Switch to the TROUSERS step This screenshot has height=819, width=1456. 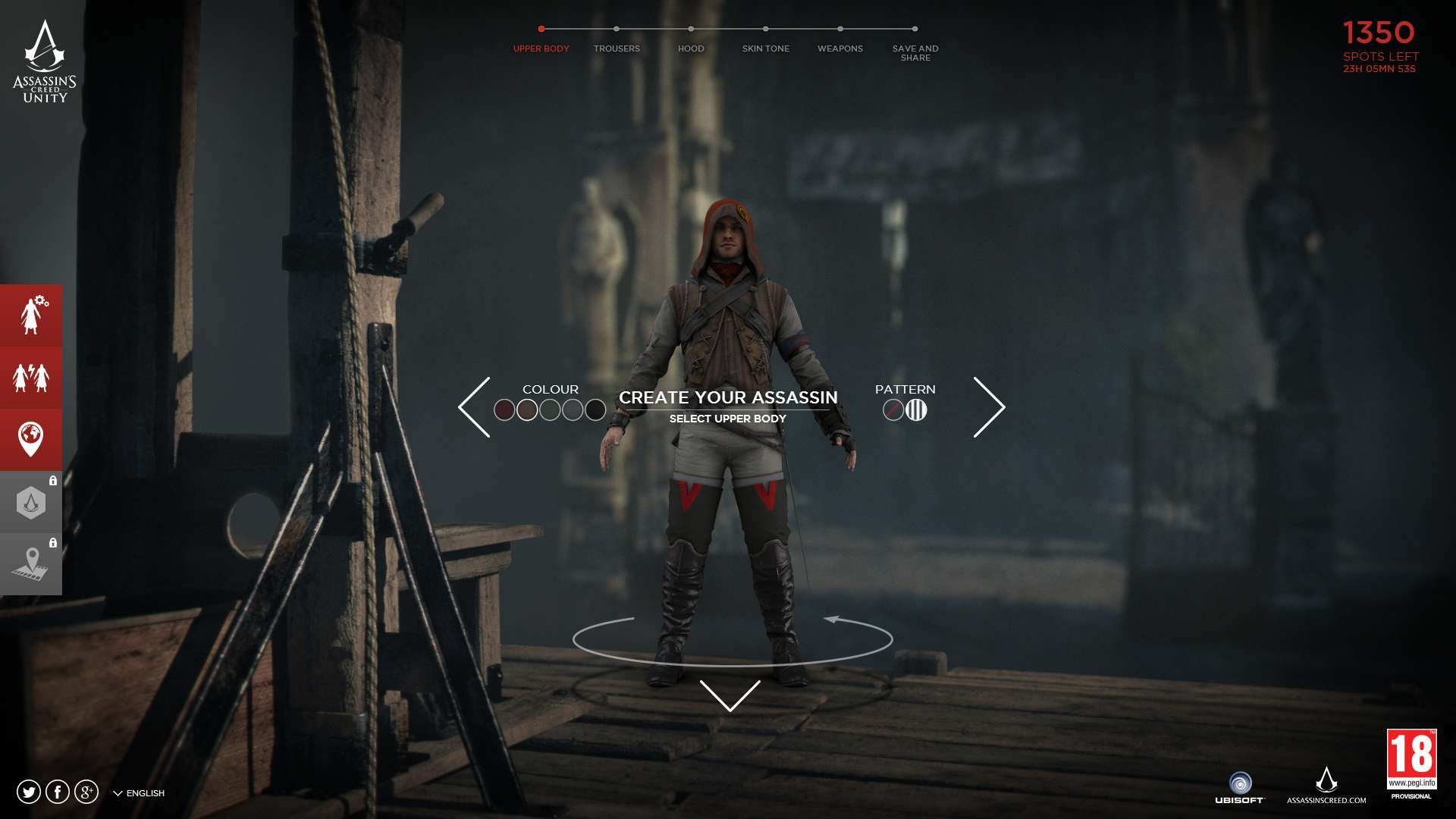(x=617, y=48)
